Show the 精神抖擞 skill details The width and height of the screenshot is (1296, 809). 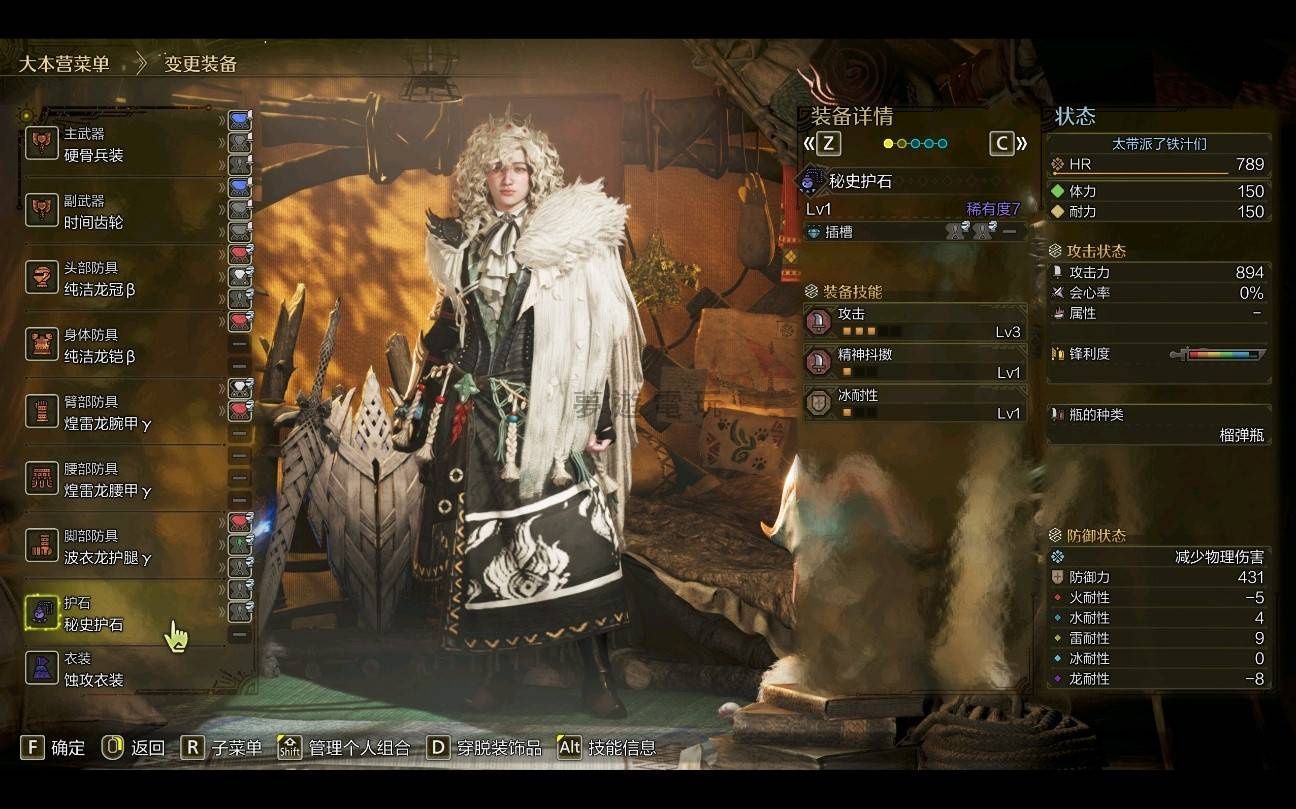(915, 363)
